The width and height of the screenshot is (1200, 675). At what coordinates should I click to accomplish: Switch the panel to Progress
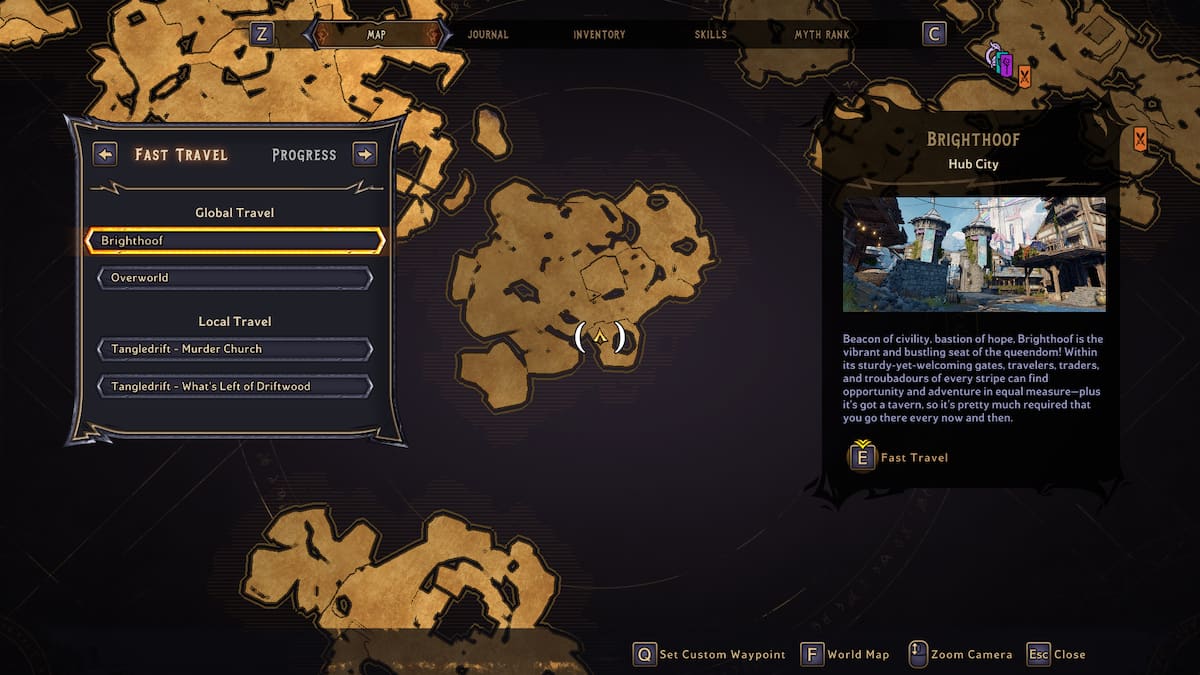point(304,155)
